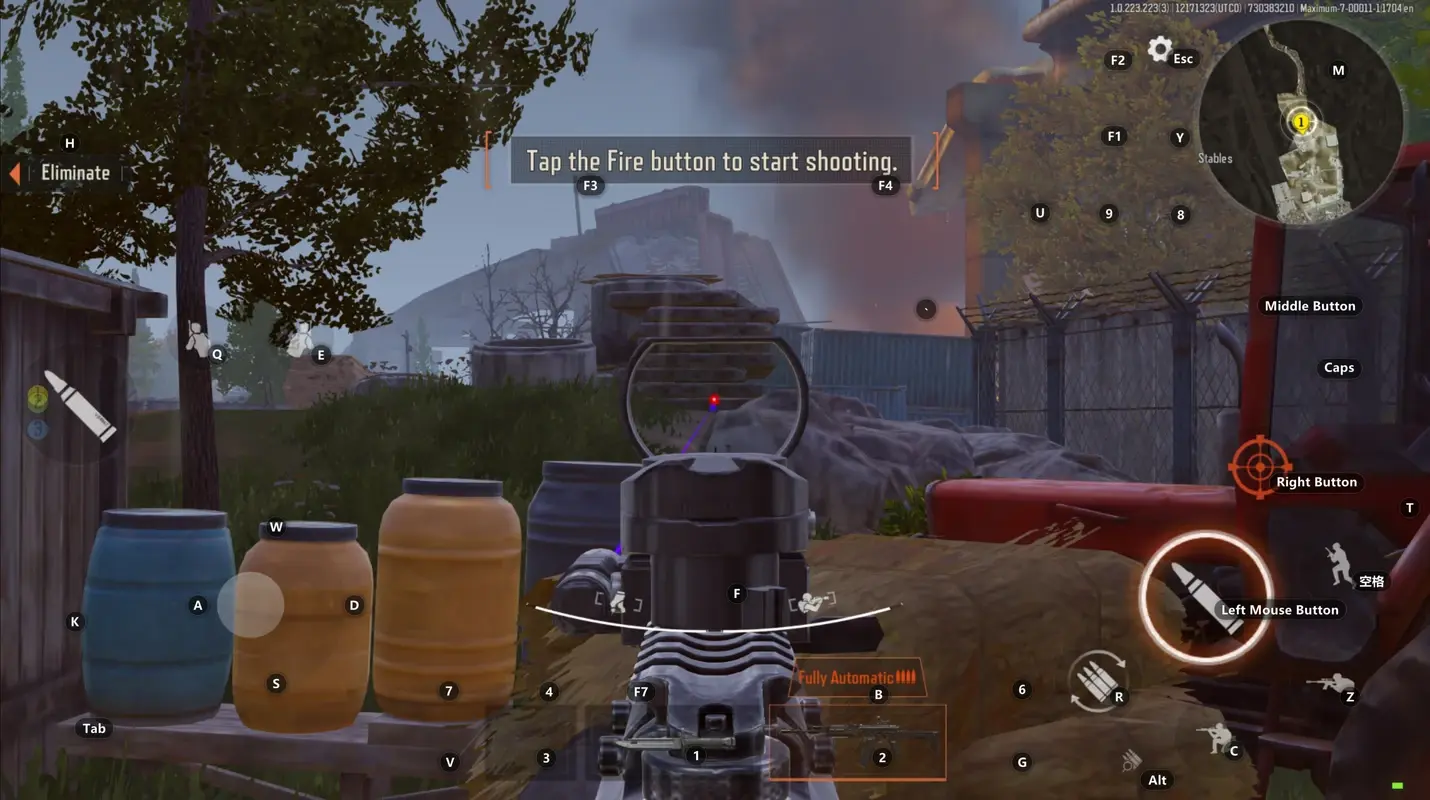Click the Eliminate mission banner
1430x800 pixels.
(75, 172)
